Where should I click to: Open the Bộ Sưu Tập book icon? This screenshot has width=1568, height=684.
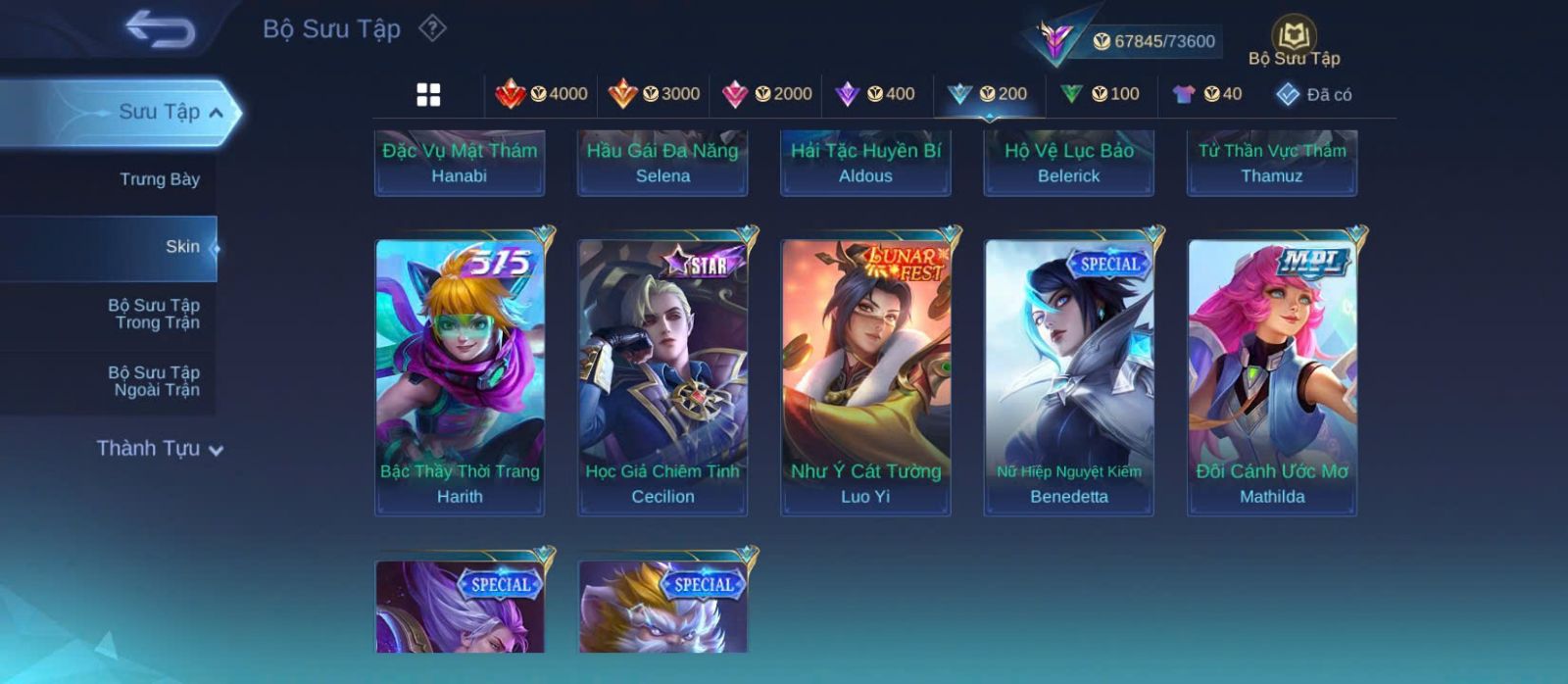(x=1294, y=40)
